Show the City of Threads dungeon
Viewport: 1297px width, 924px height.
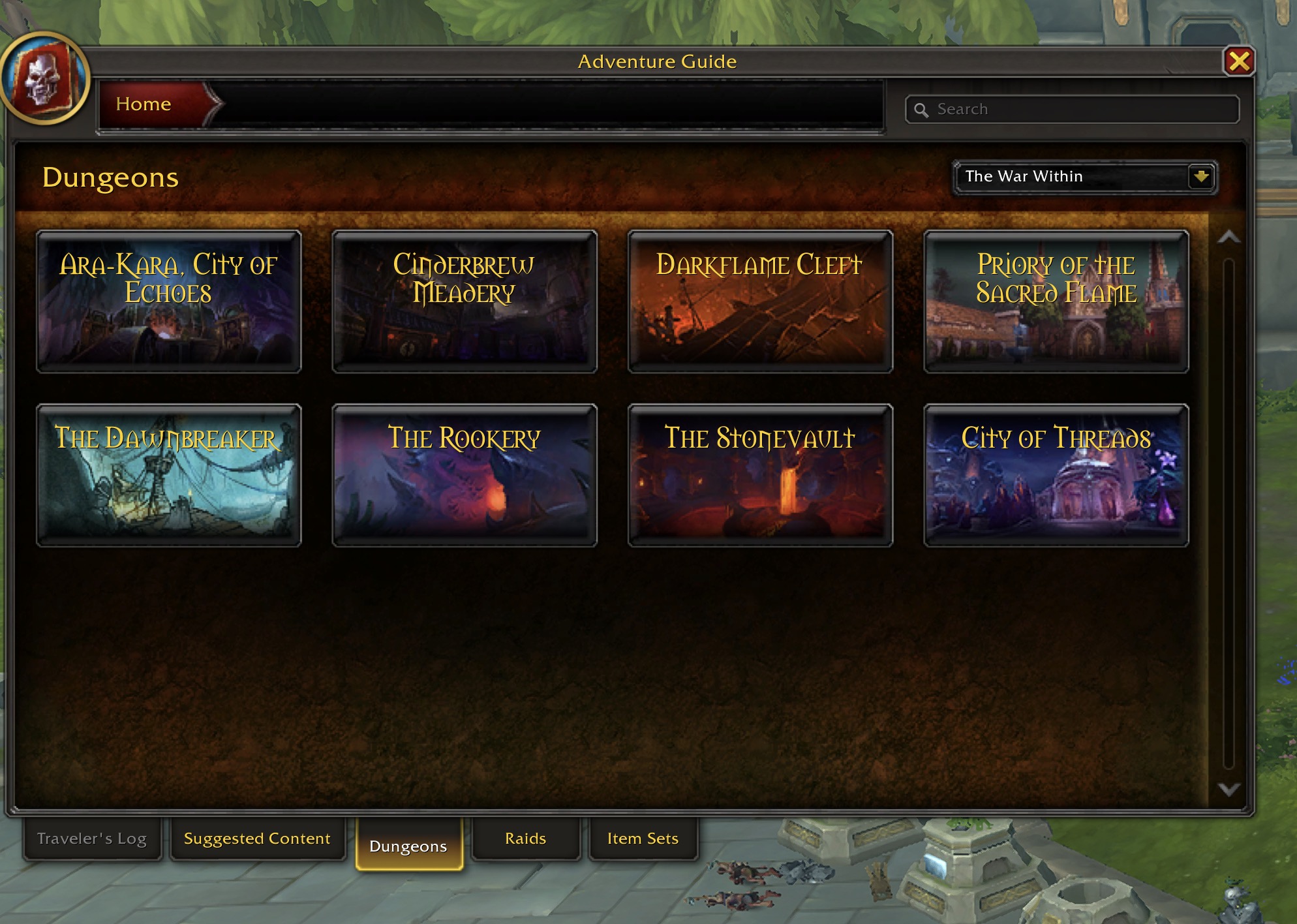click(x=1056, y=475)
